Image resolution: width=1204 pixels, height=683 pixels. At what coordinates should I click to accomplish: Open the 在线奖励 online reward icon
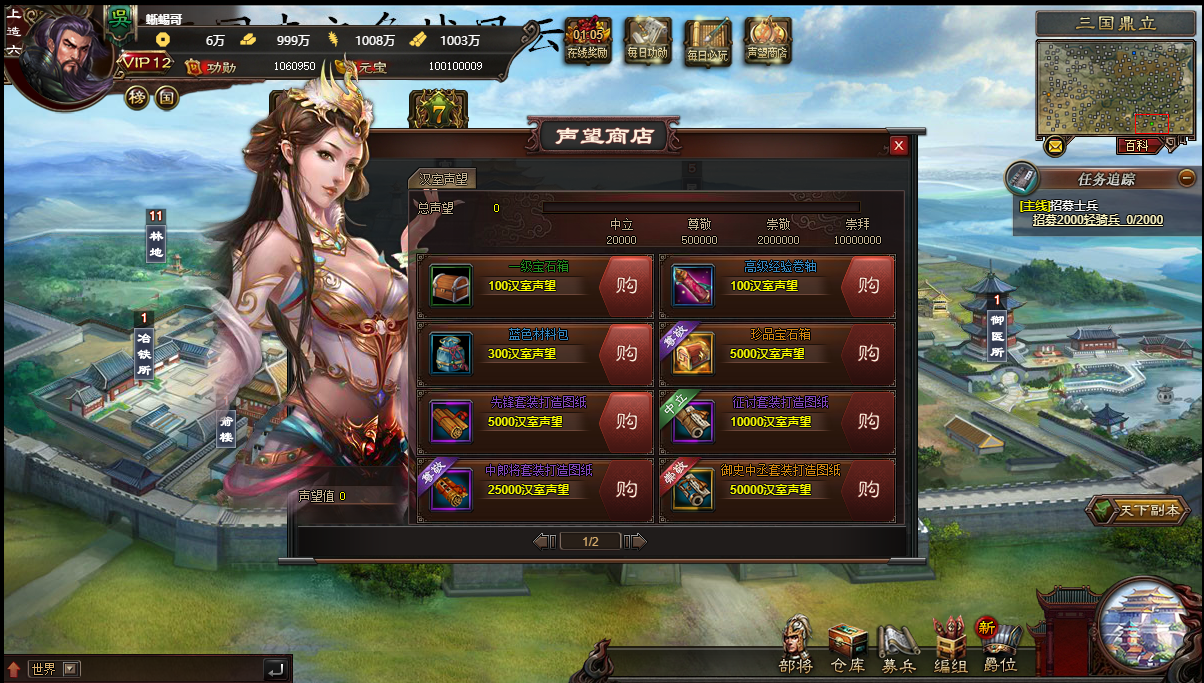(588, 42)
